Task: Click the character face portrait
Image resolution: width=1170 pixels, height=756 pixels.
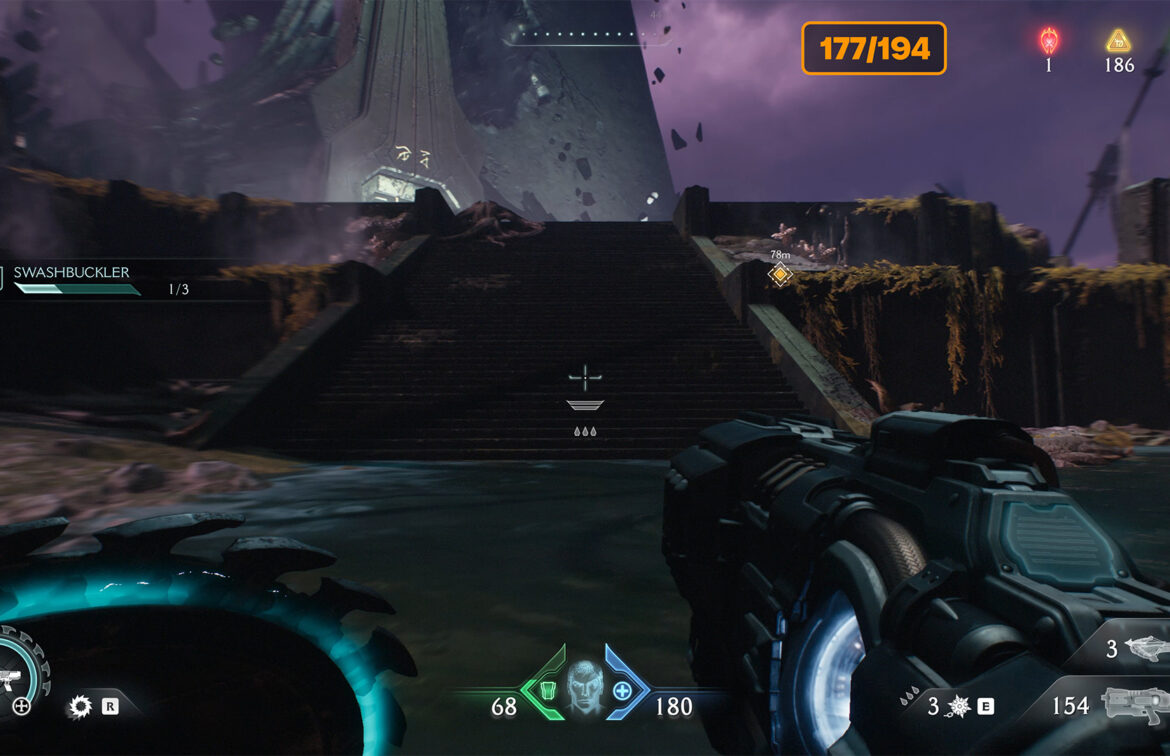Action: 585,685
